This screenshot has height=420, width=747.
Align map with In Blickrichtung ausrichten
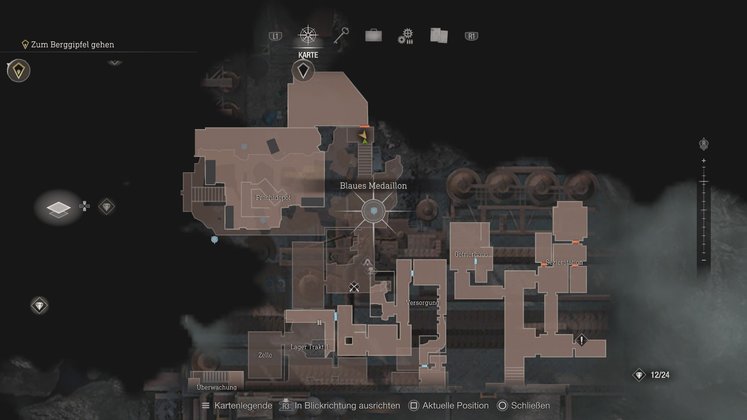(340, 406)
